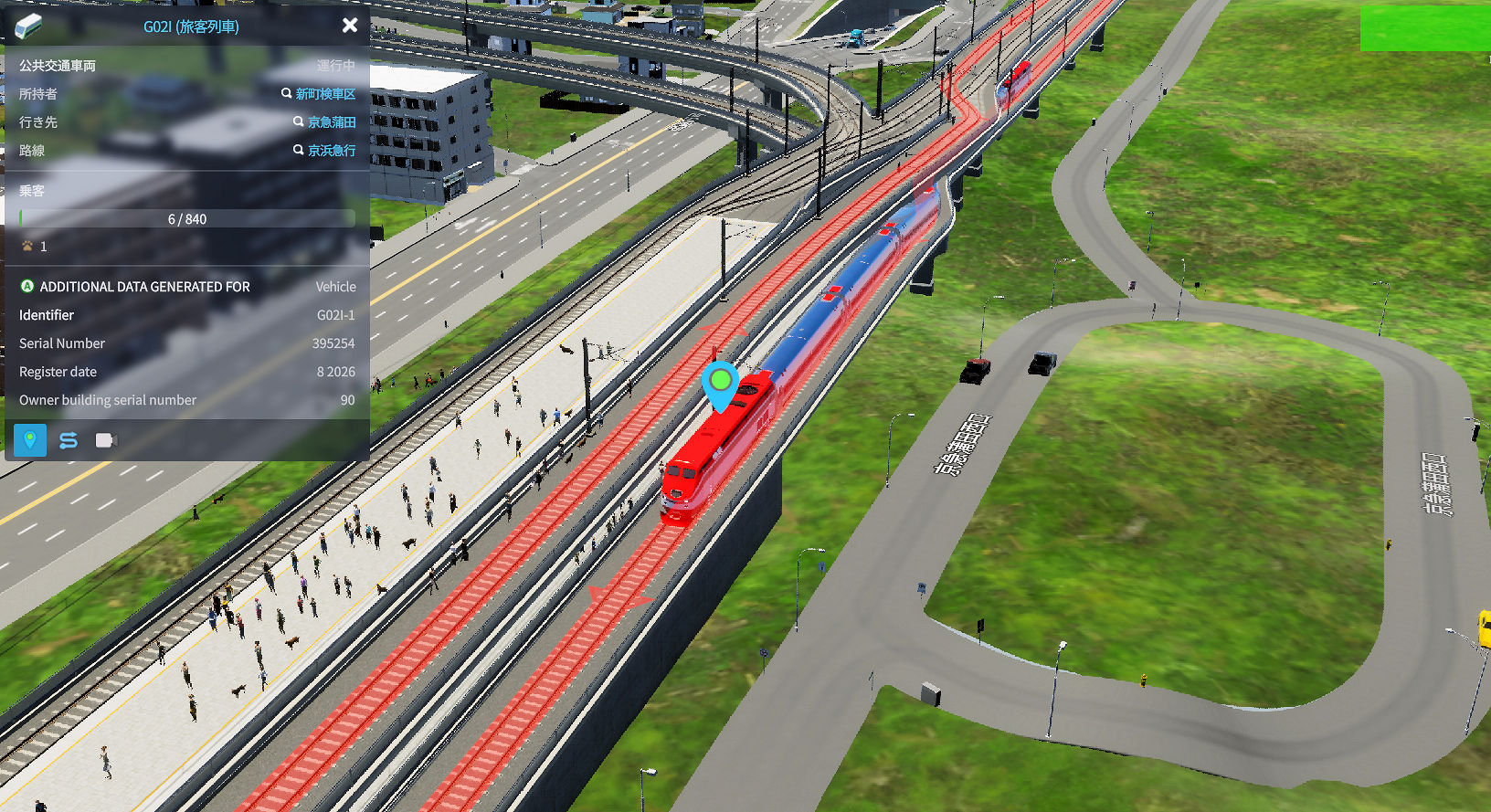
Task: Activate the follow camera icon
Action: pyautogui.click(x=106, y=440)
